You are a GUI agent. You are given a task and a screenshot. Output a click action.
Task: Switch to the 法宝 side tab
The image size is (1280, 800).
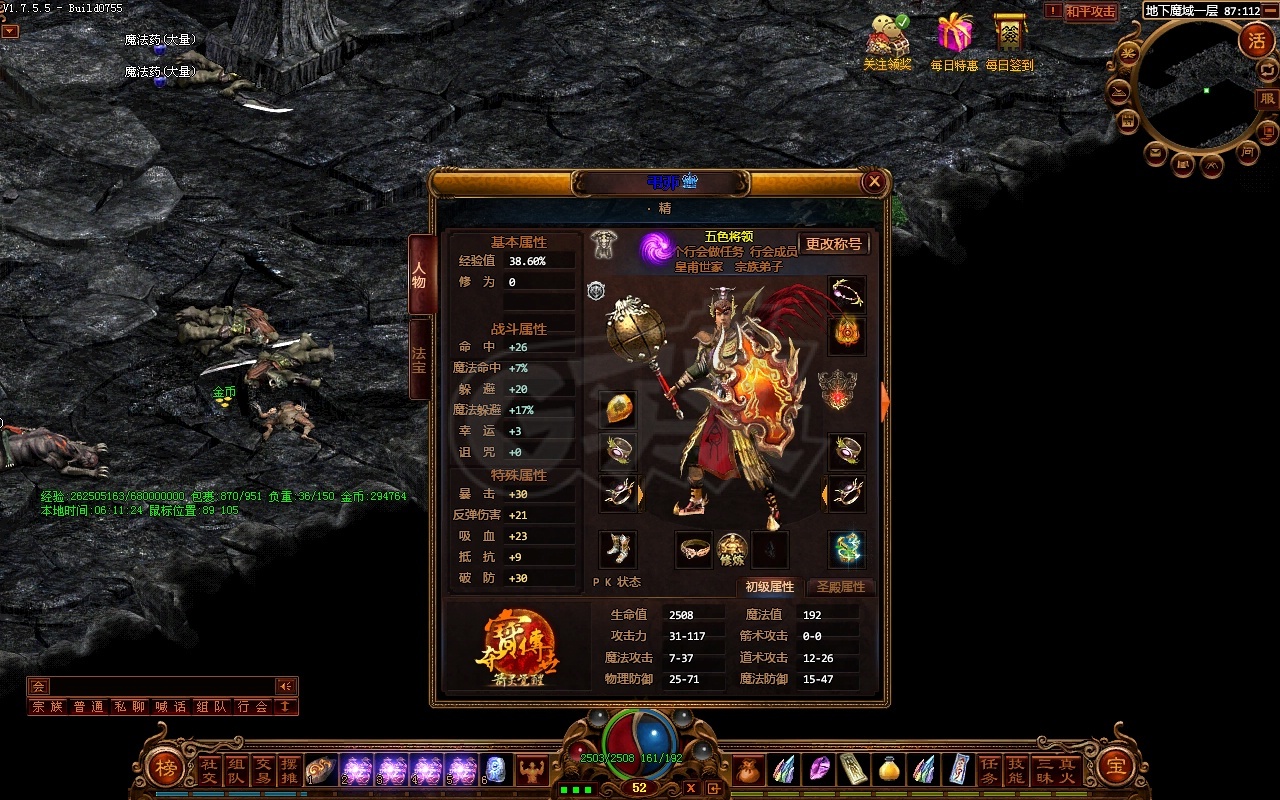(420, 359)
